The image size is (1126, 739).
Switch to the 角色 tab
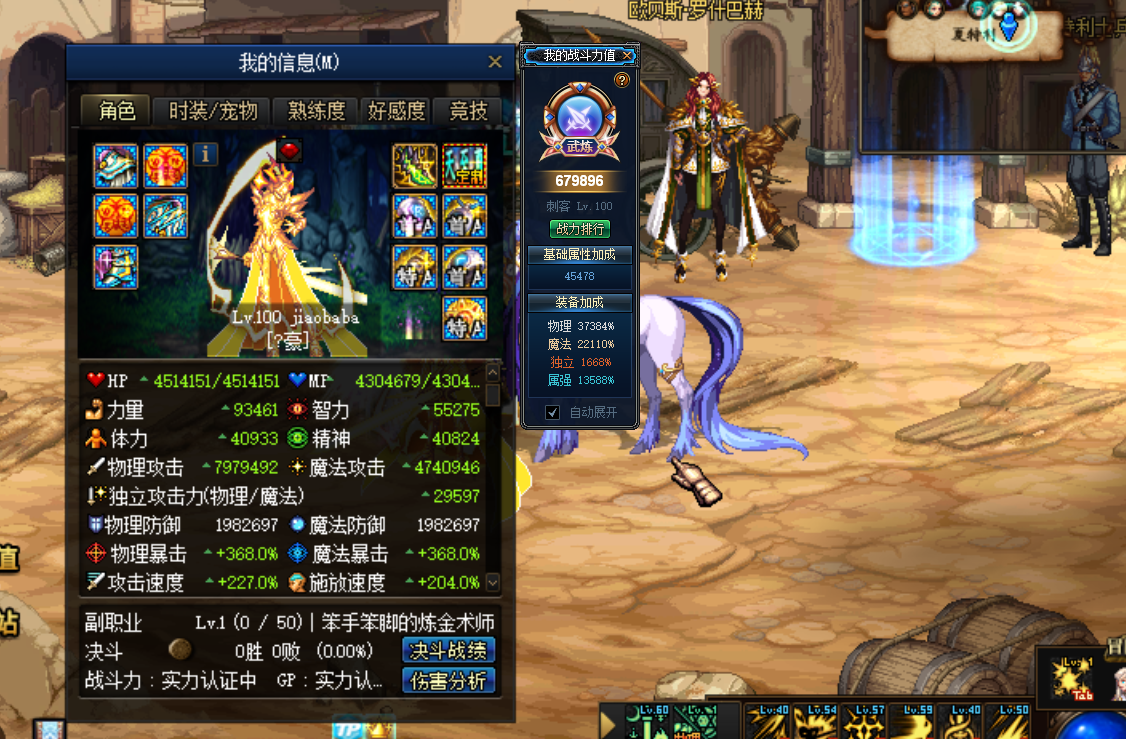pyautogui.click(x=116, y=111)
